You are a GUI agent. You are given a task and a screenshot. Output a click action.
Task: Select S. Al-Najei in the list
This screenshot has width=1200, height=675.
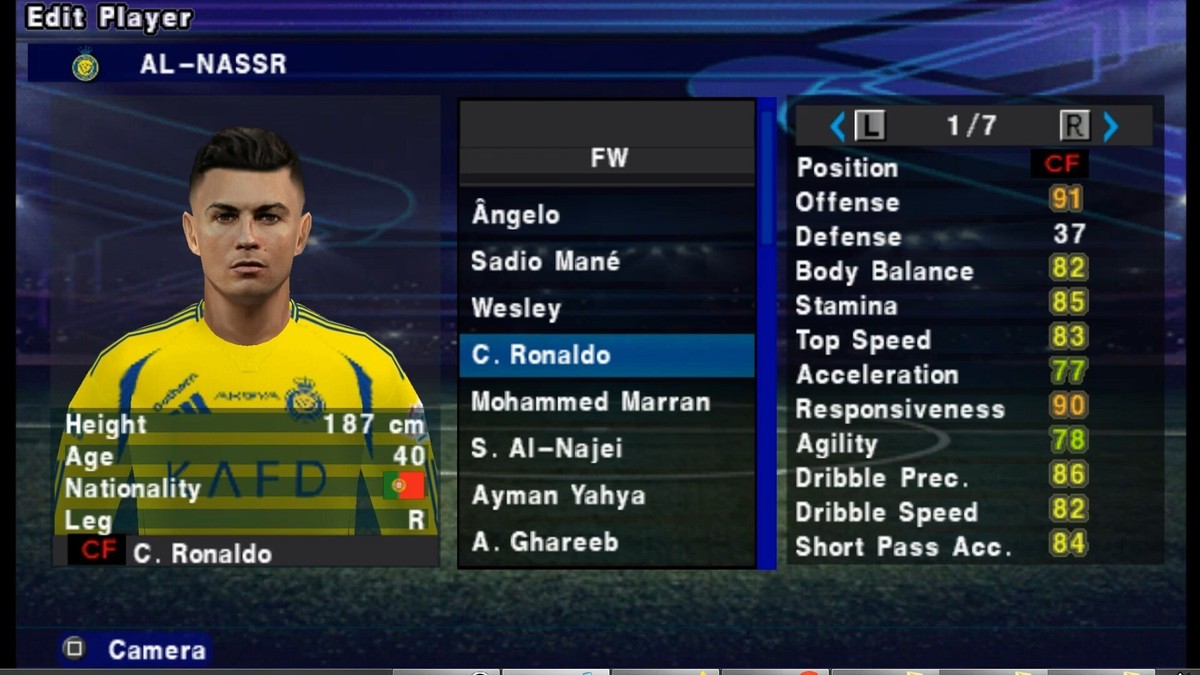(606, 449)
